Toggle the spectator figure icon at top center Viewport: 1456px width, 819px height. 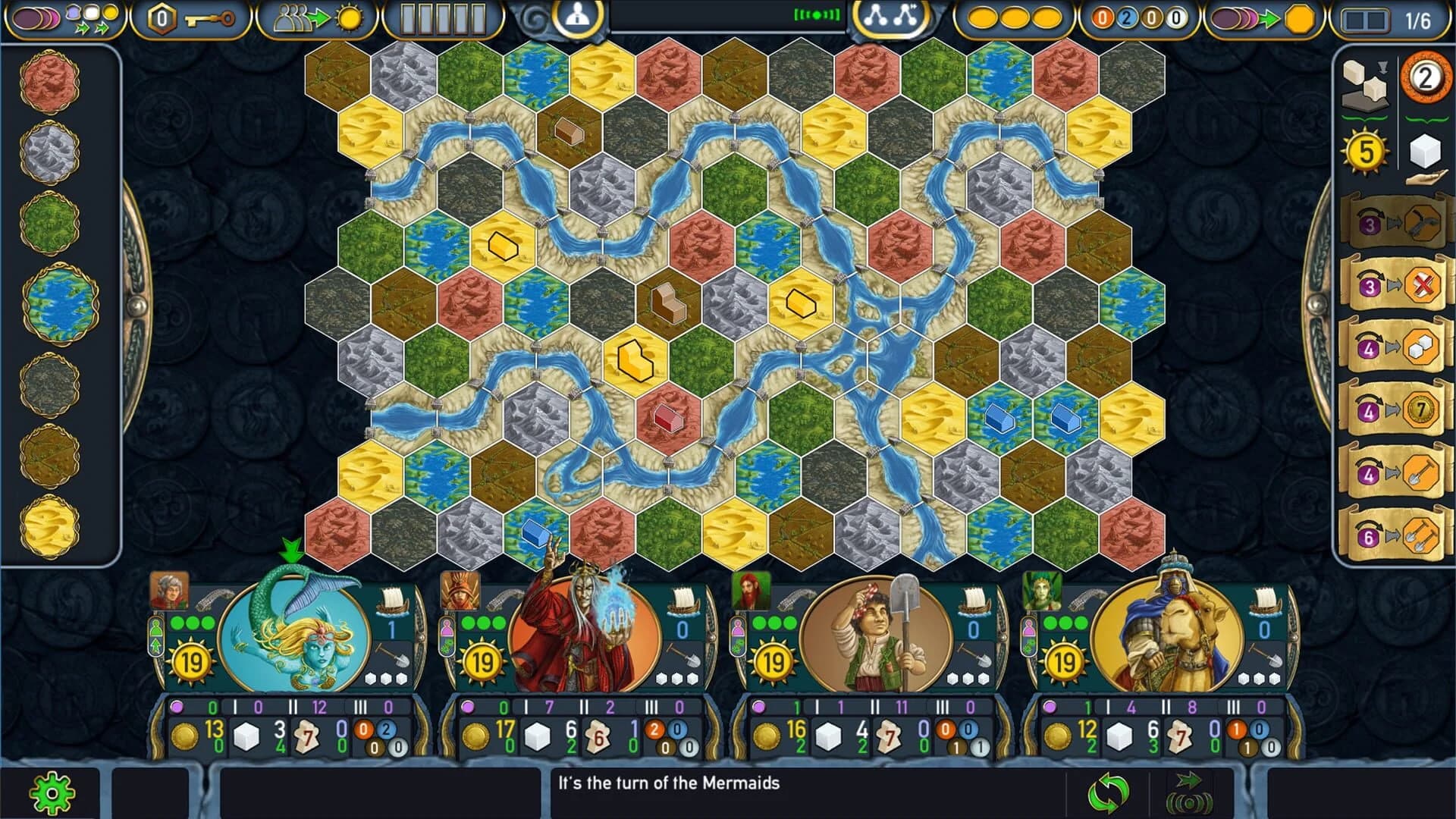pos(576,16)
